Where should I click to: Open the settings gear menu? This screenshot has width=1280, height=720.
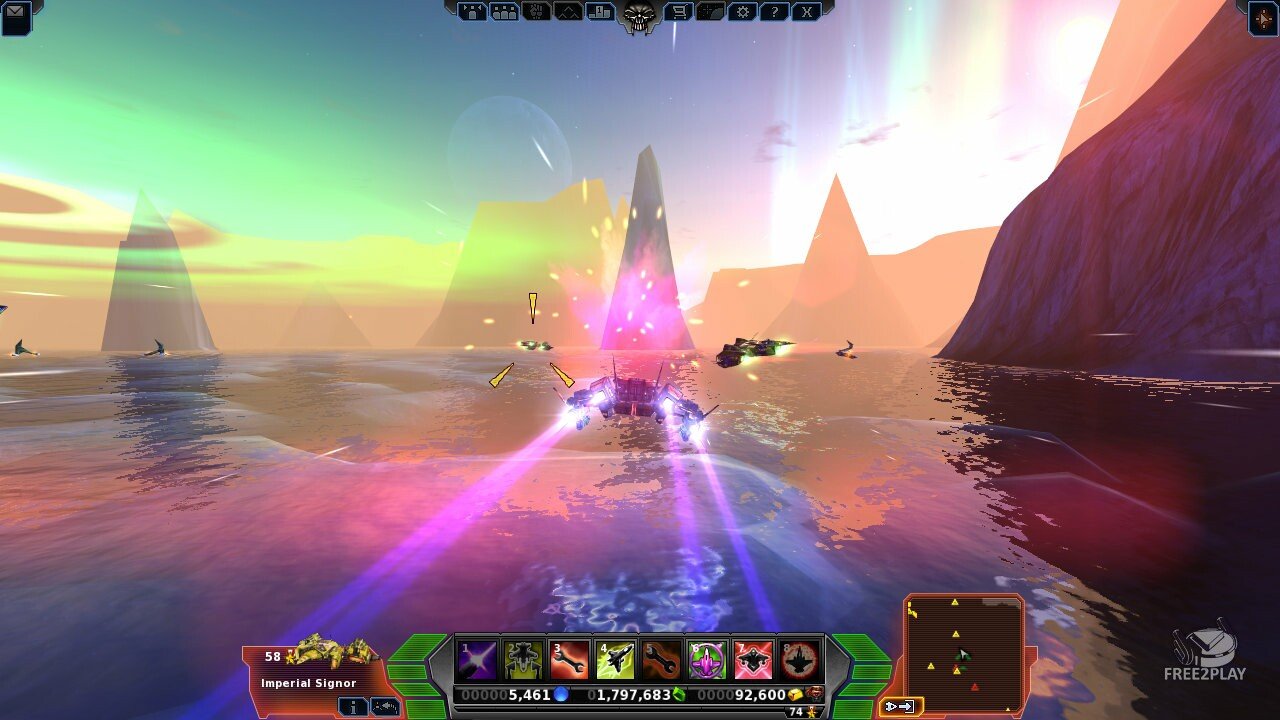[x=742, y=12]
